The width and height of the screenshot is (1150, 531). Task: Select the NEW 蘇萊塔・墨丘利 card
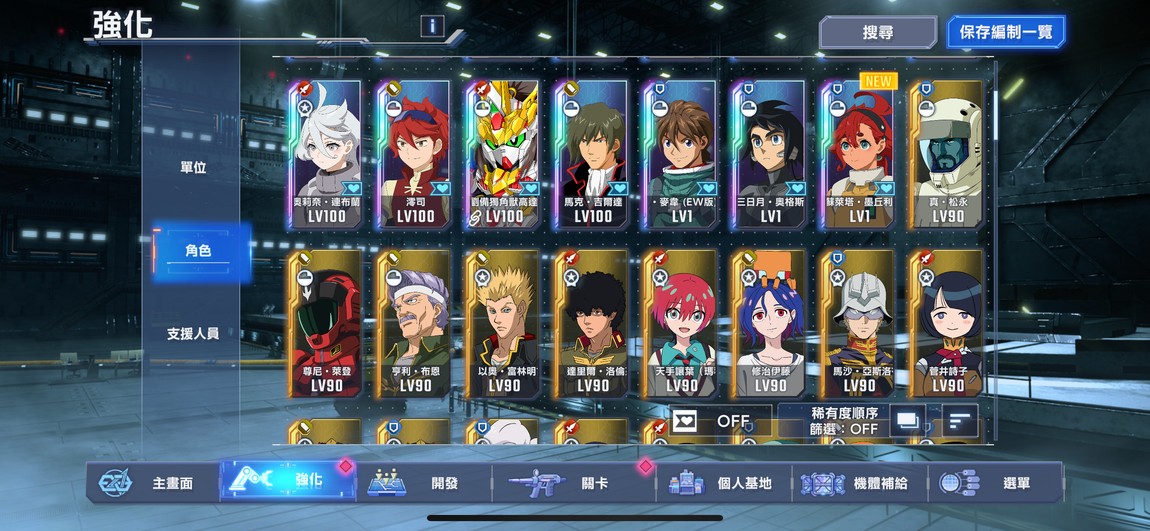[x=857, y=155]
